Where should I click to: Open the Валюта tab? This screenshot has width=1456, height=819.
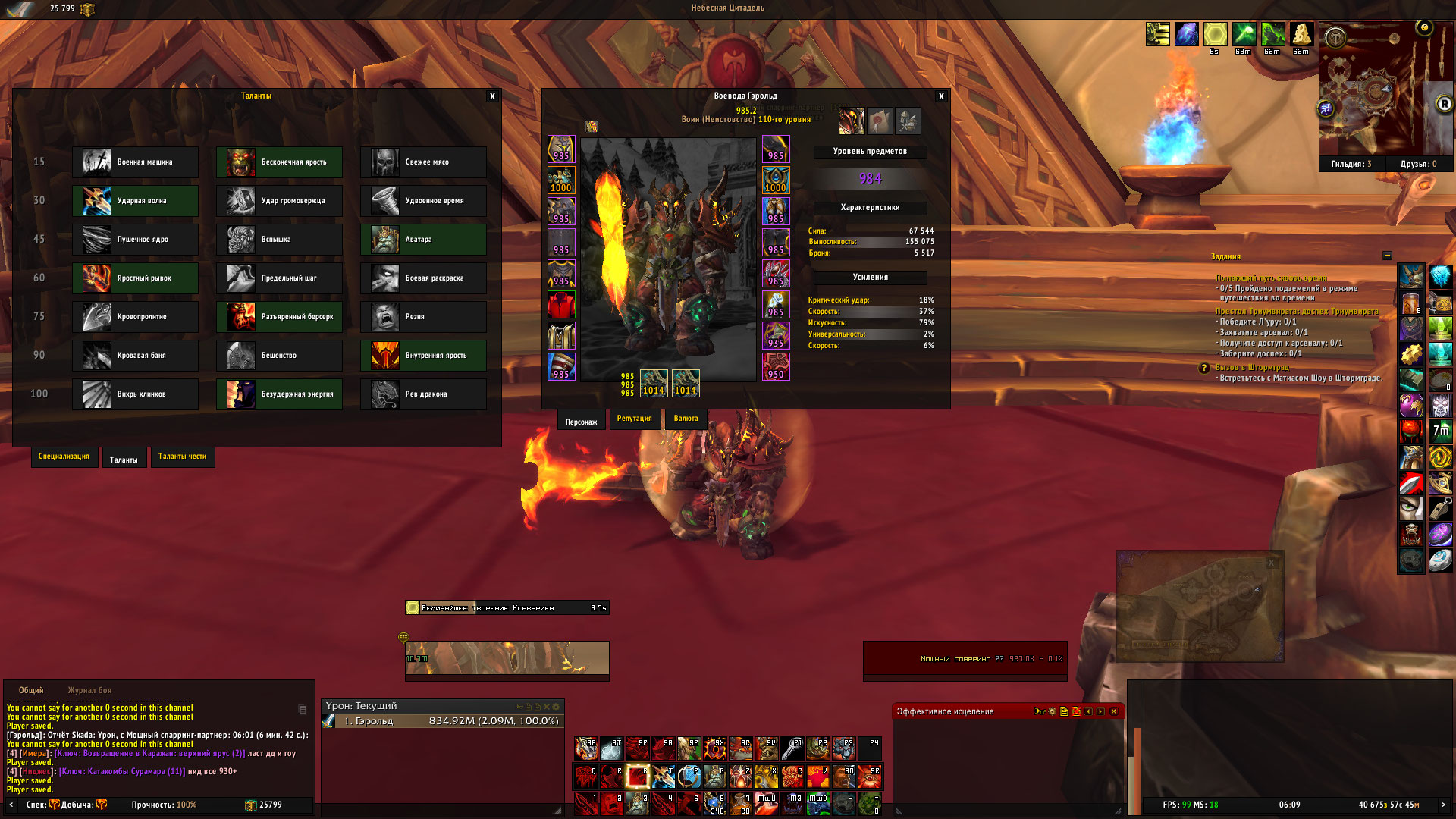tap(686, 419)
